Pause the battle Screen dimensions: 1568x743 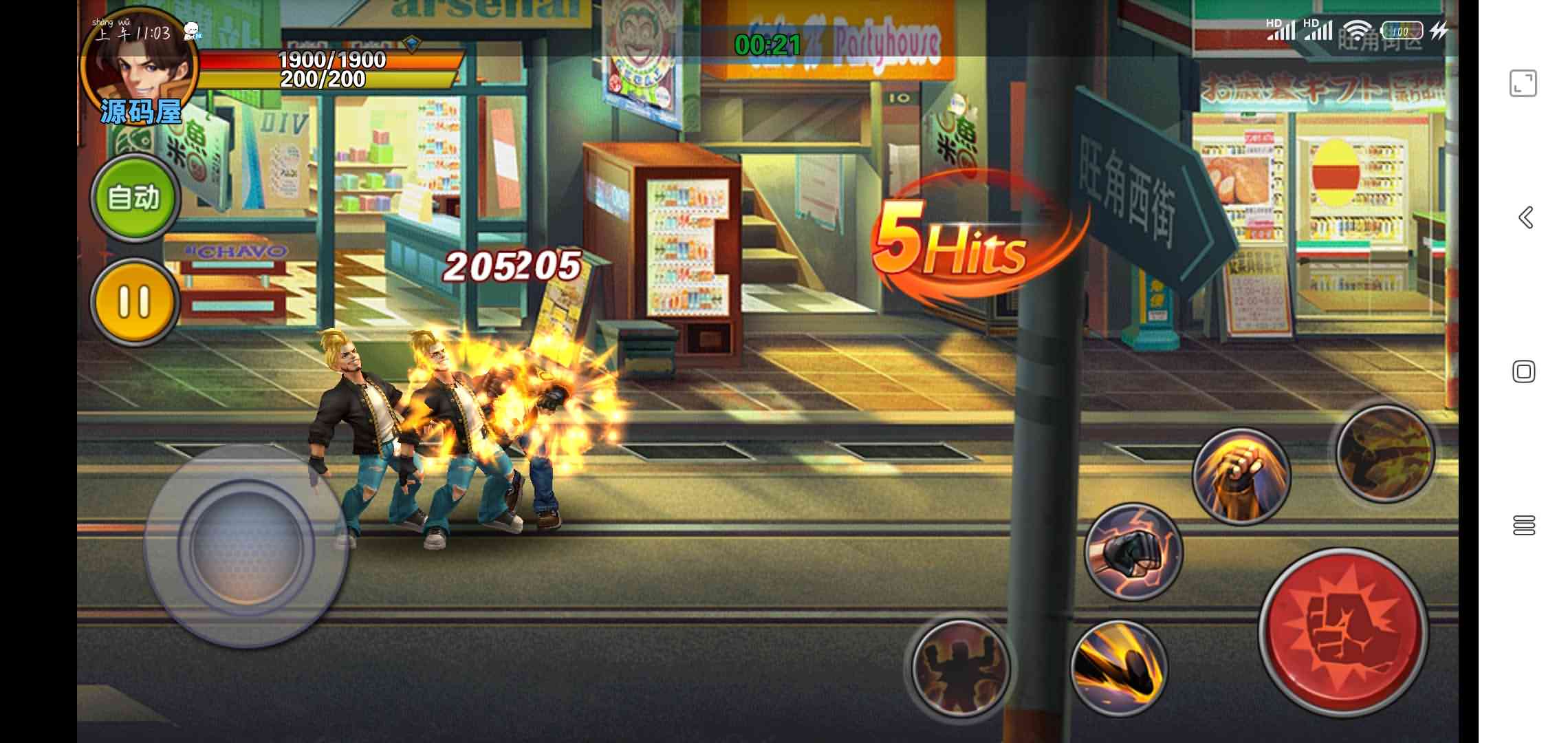135,301
